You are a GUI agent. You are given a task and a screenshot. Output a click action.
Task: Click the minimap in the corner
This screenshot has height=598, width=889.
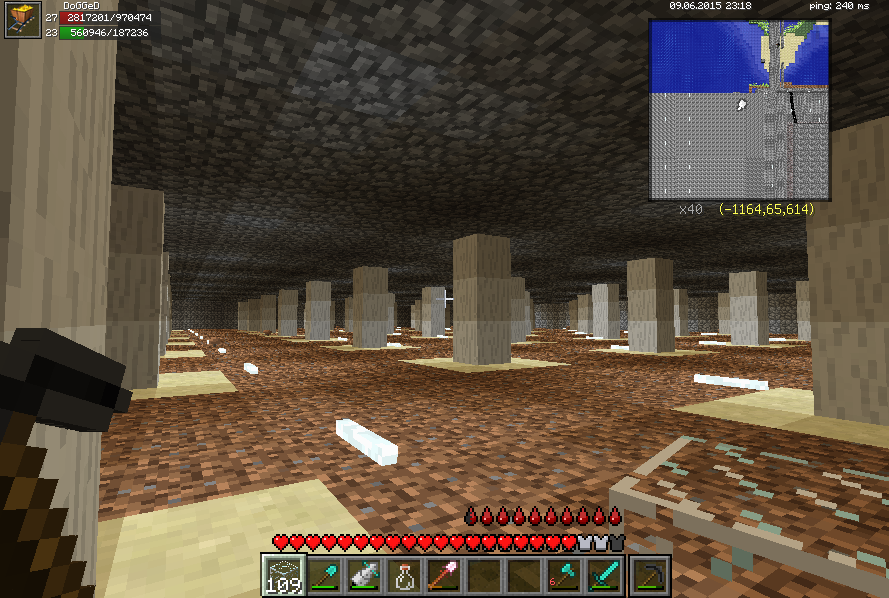pyautogui.click(x=739, y=110)
